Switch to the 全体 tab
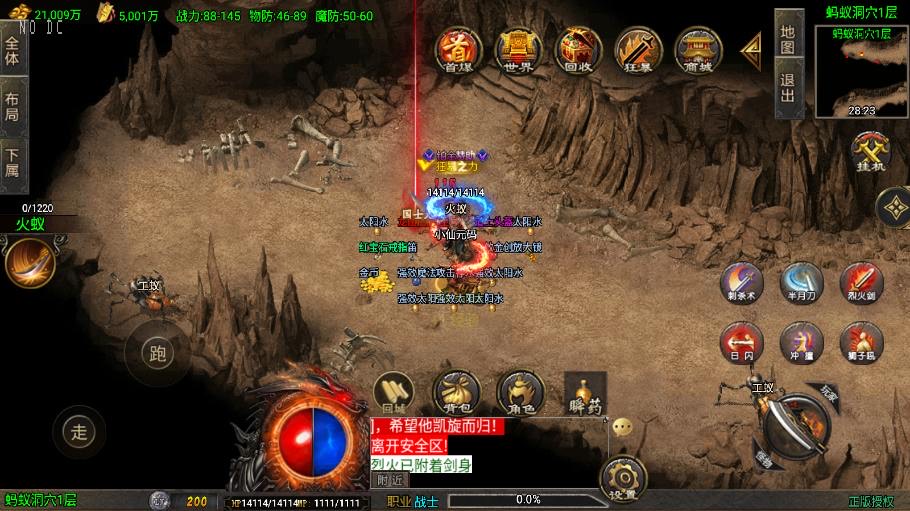Viewport: 910px width, 511px height. 13,50
